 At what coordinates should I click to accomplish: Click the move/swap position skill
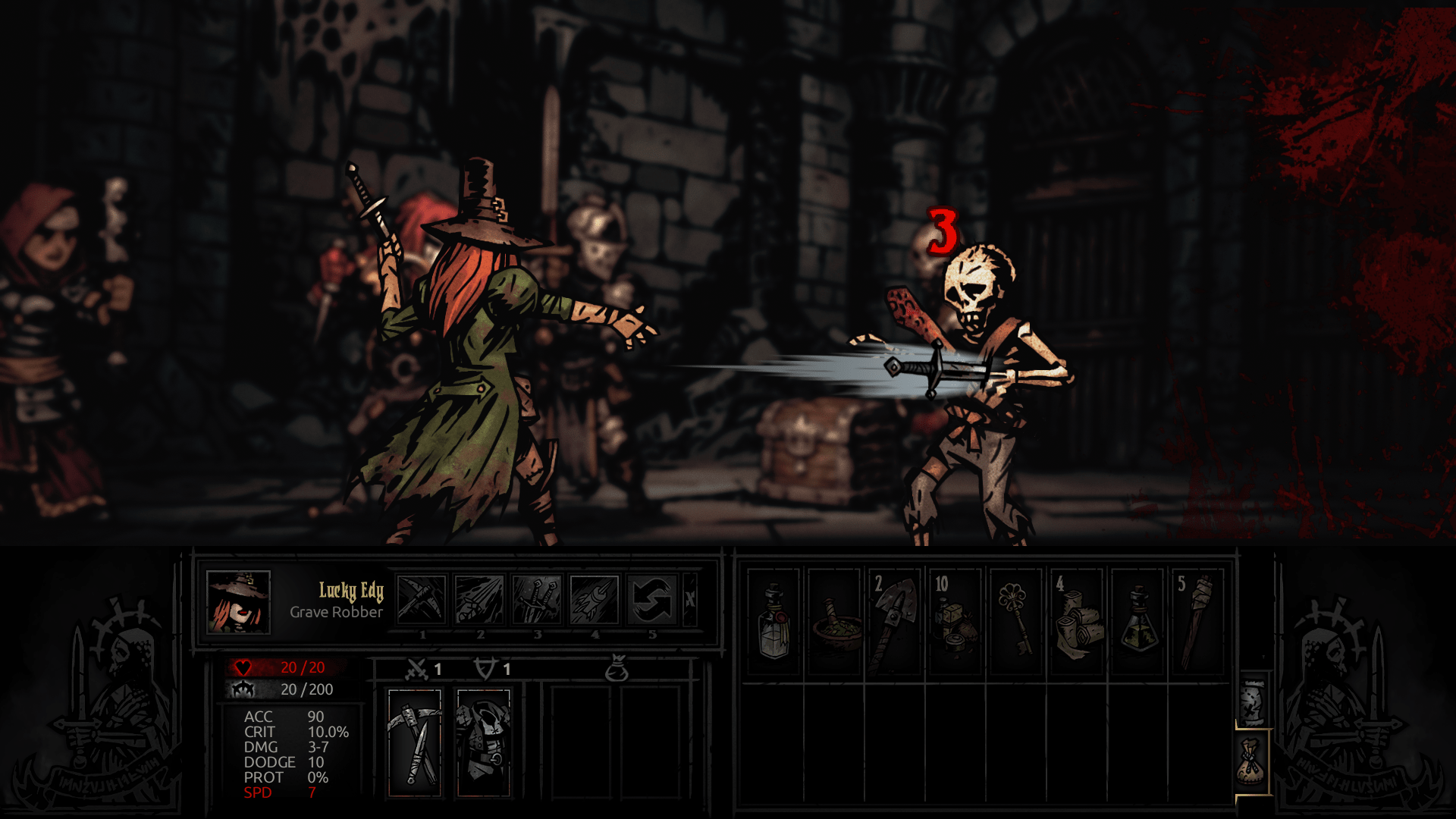pyautogui.click(x=652, y=599)
